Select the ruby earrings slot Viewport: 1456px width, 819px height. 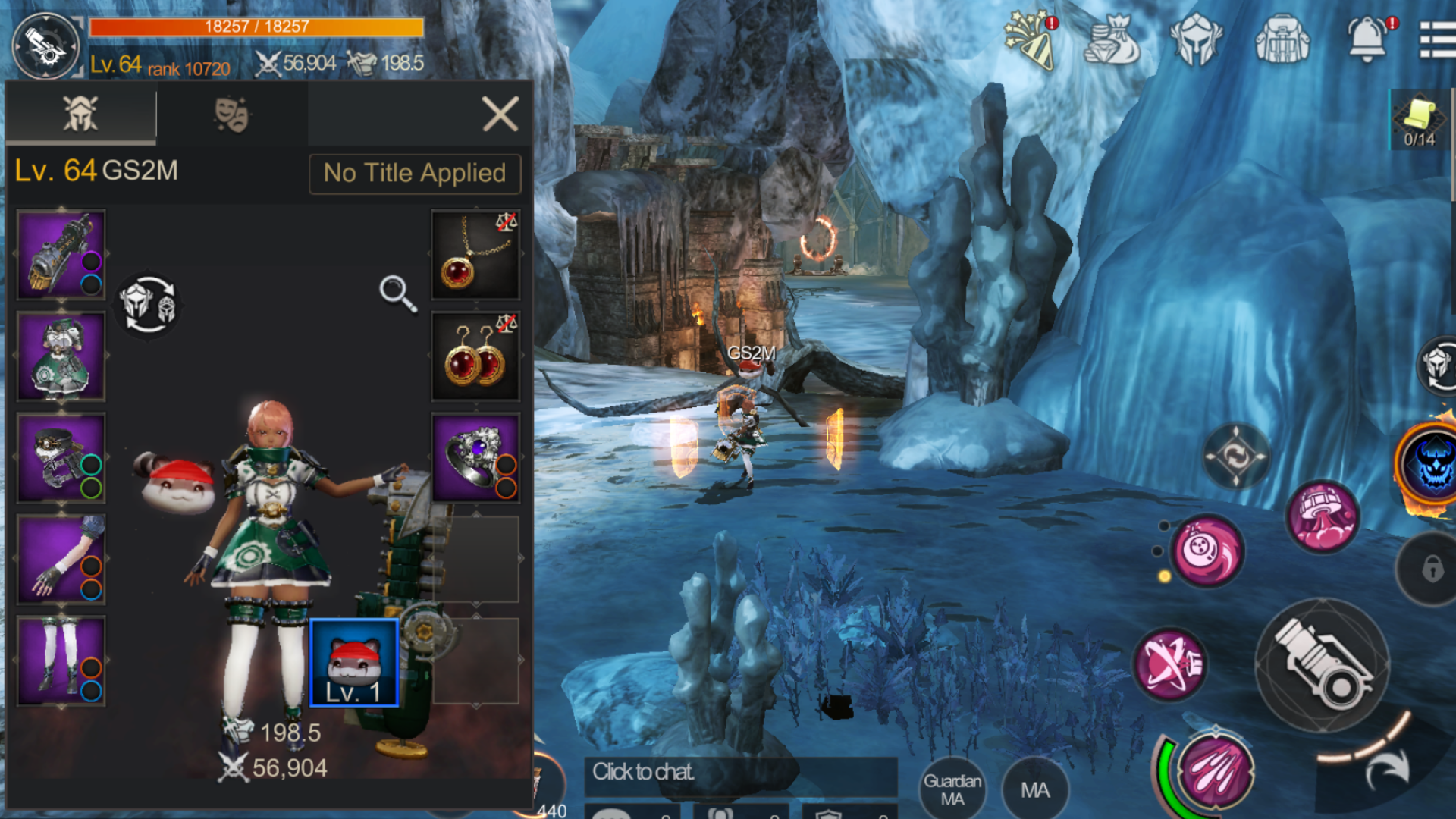(x=475, y=356)
